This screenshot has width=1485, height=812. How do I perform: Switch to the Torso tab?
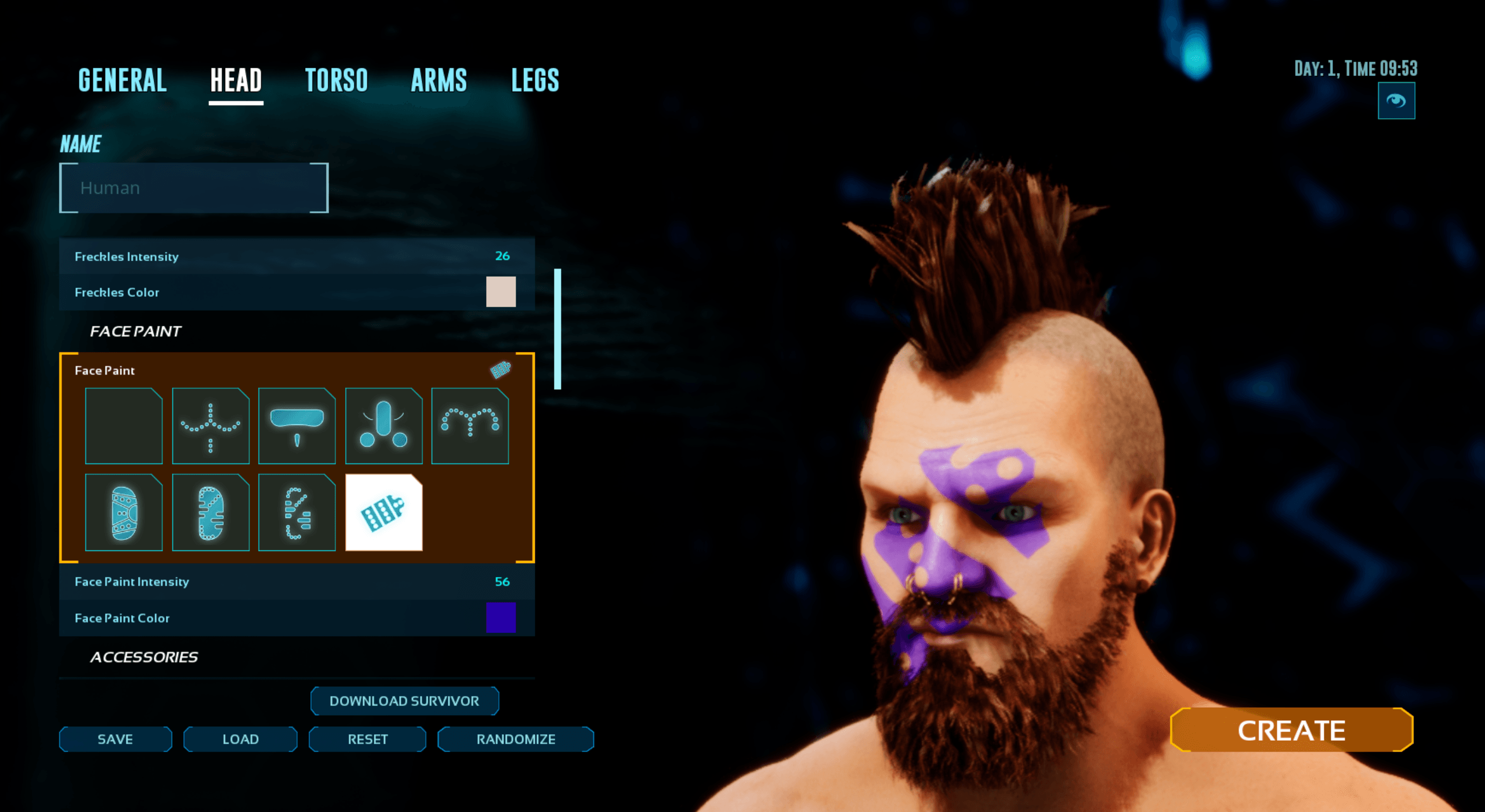tap(337, 80)
